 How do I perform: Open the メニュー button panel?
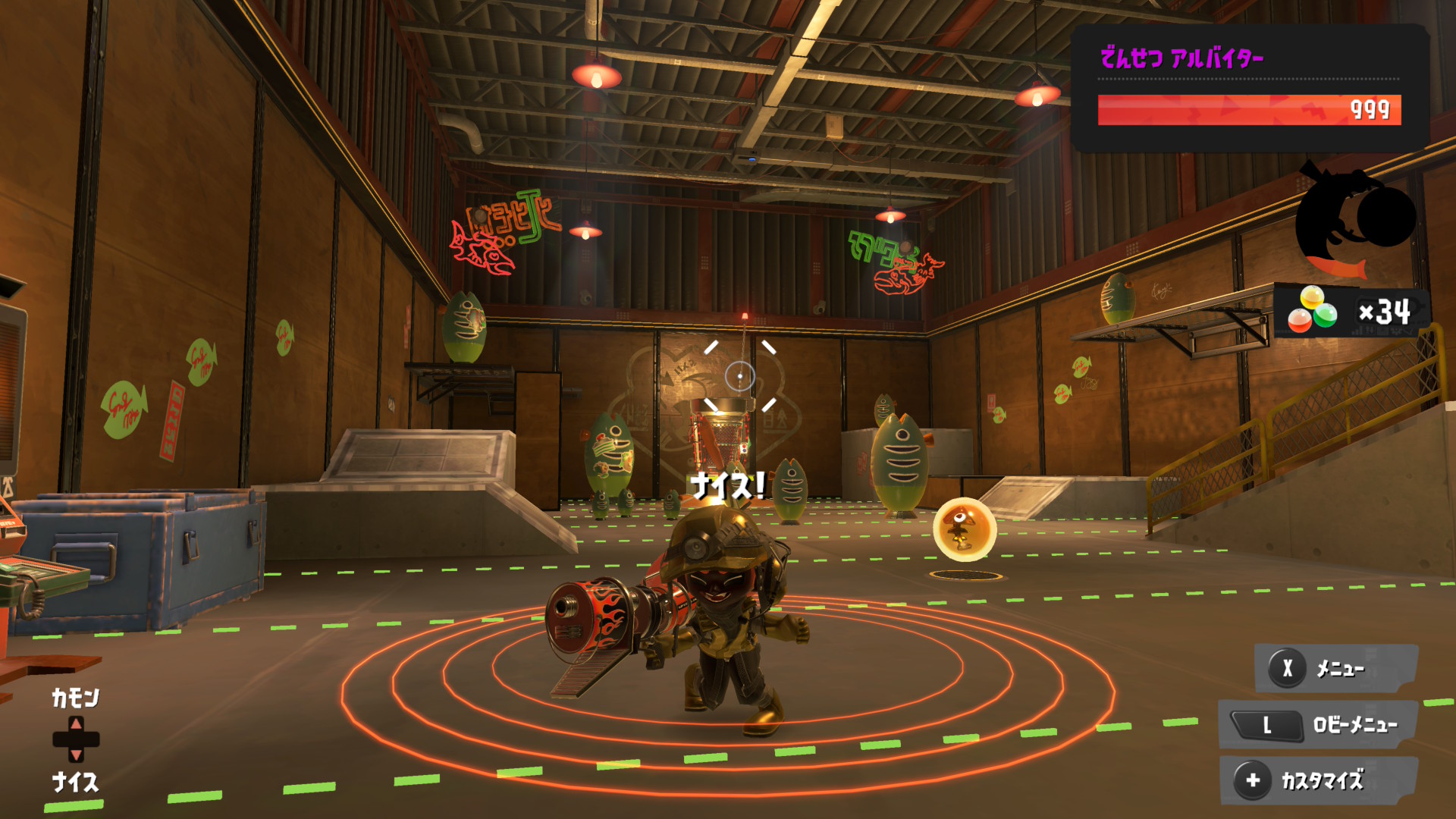pos(1336,668)
